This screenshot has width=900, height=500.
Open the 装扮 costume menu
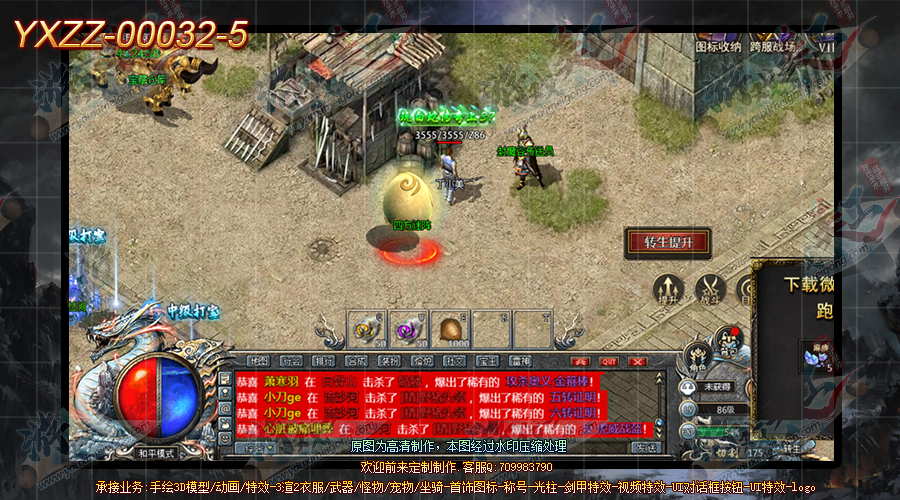point(389,361)
